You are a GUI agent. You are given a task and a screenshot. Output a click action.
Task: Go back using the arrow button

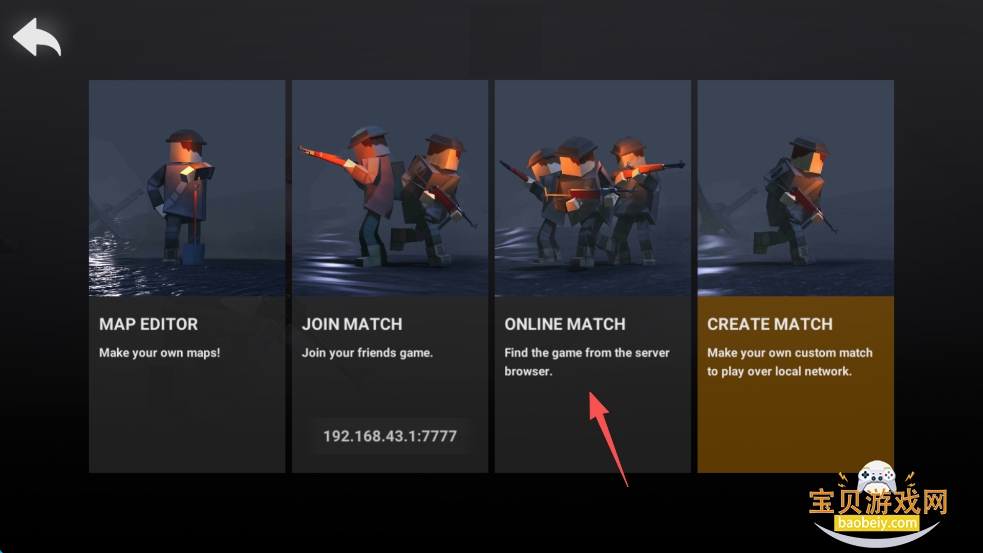pos(37,38)
